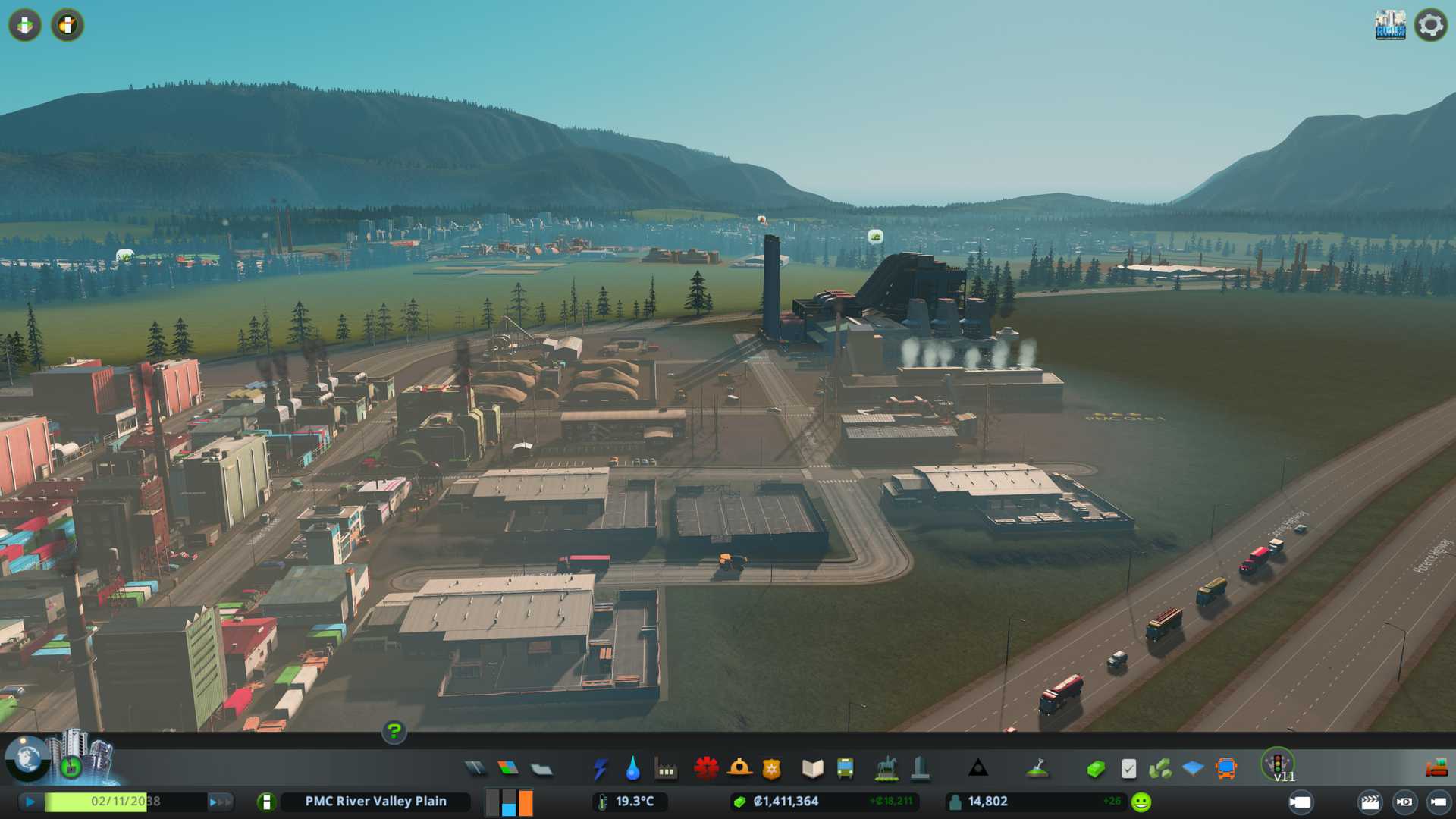Open the Economy money panel

1095,770
